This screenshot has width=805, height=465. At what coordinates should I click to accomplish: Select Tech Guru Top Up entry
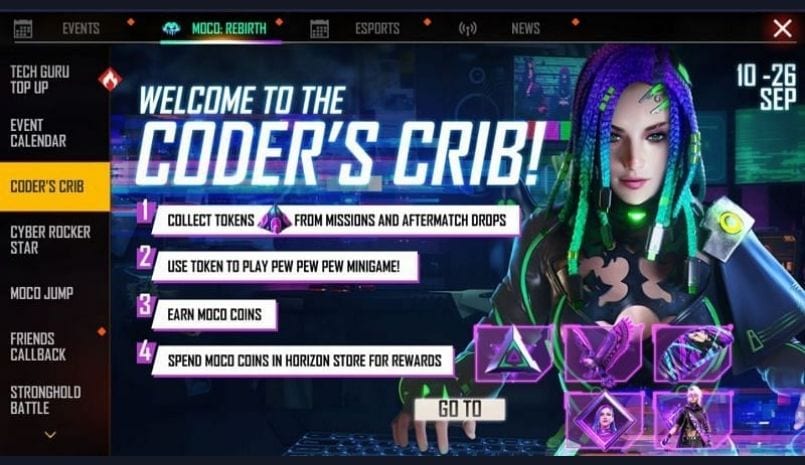pyautogui.click(x=50, y=80)
